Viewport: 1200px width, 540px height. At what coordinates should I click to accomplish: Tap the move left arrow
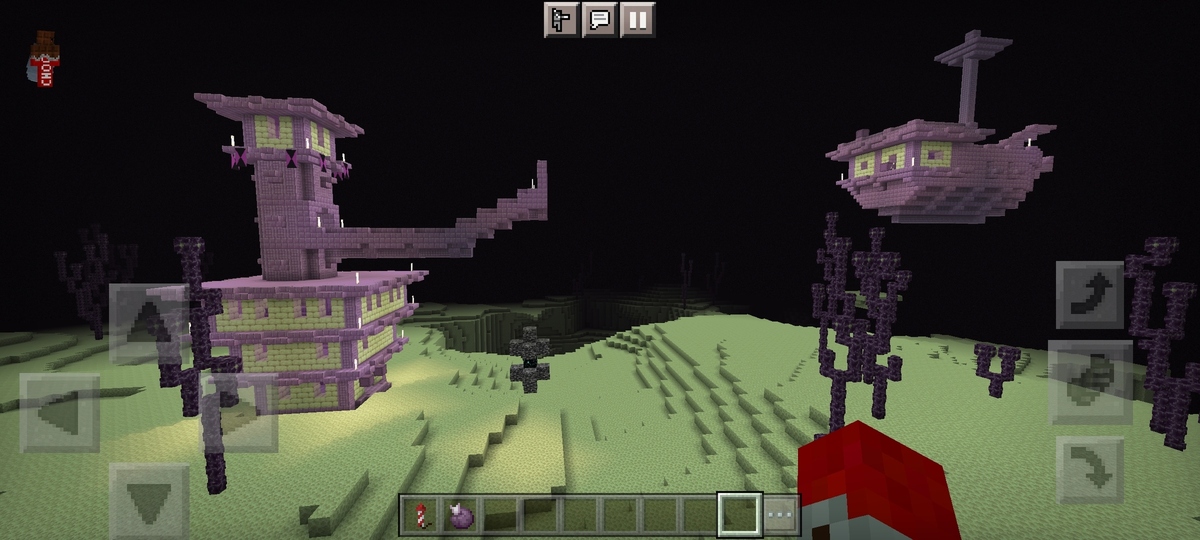(x=60, y=412)
